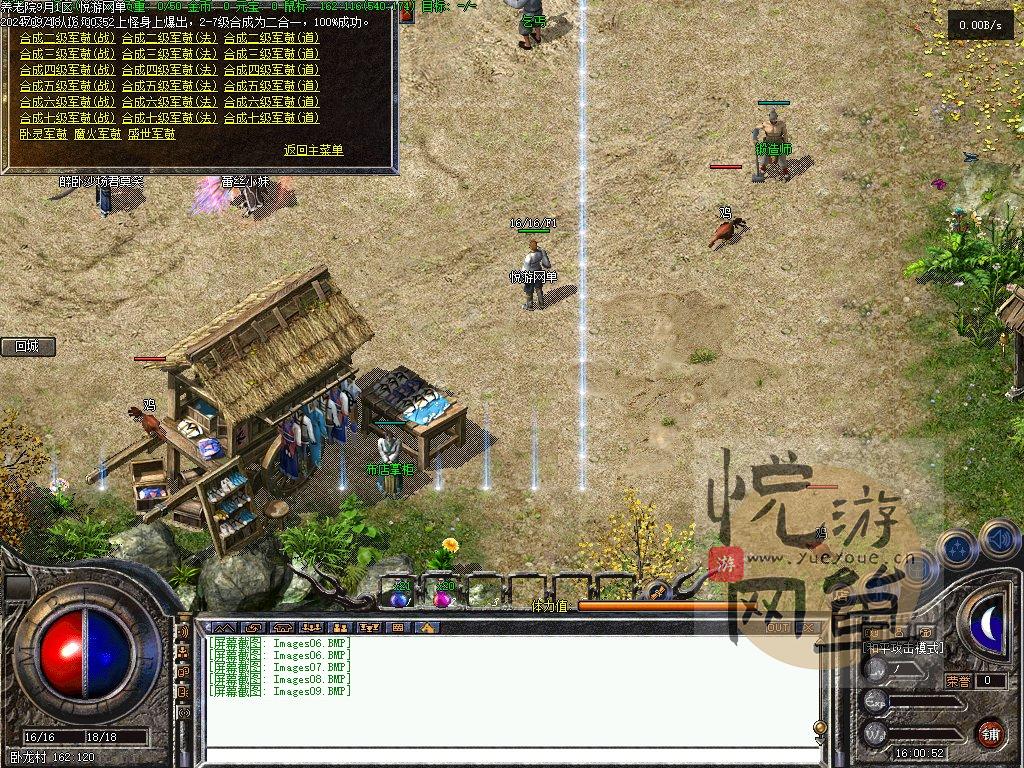This screenshot has height=768, width=1024.
Task: Use the pink potion in the hotbar
Action: (x=442, y=597)
